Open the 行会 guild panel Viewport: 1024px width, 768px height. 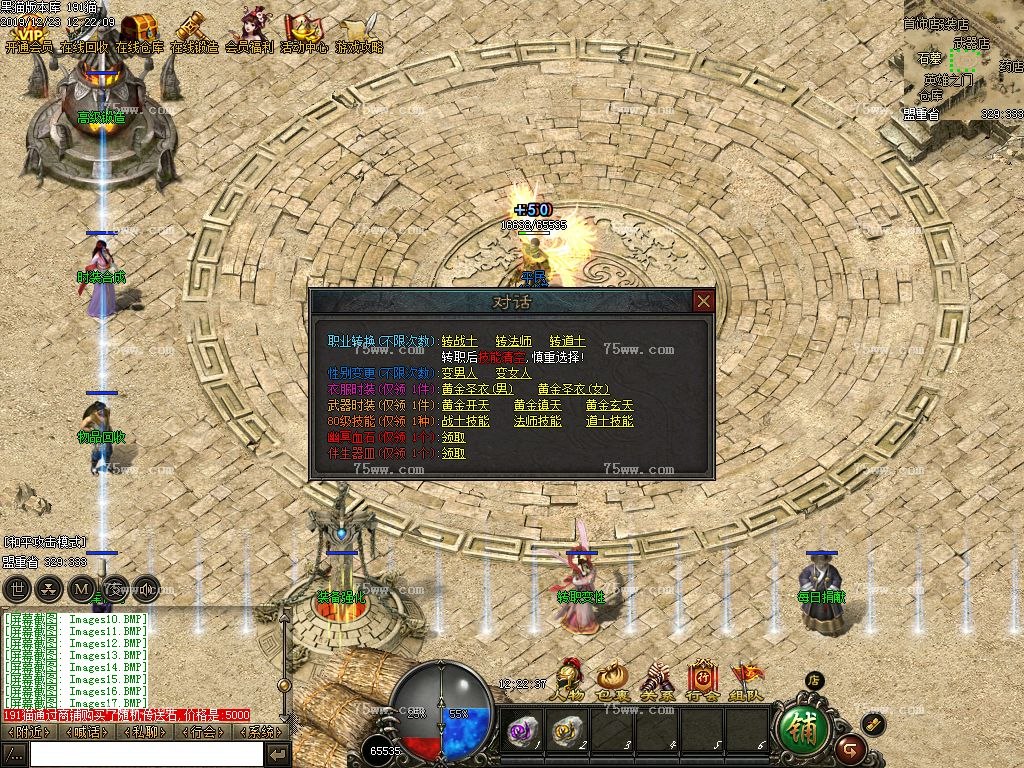[x=702, y=680]
